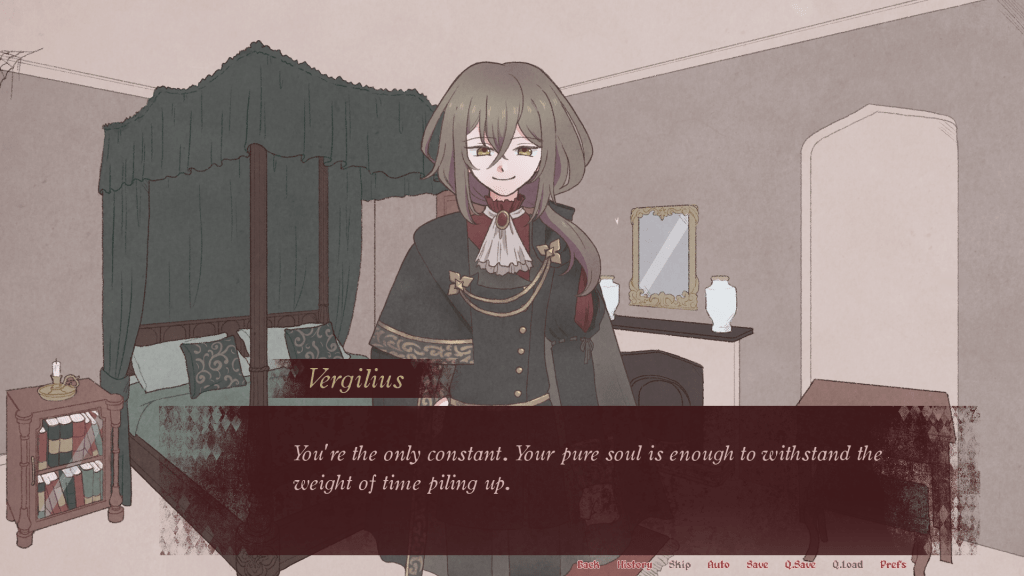
Task: Open the dialogue History log
Action: (x=634, y=565)
